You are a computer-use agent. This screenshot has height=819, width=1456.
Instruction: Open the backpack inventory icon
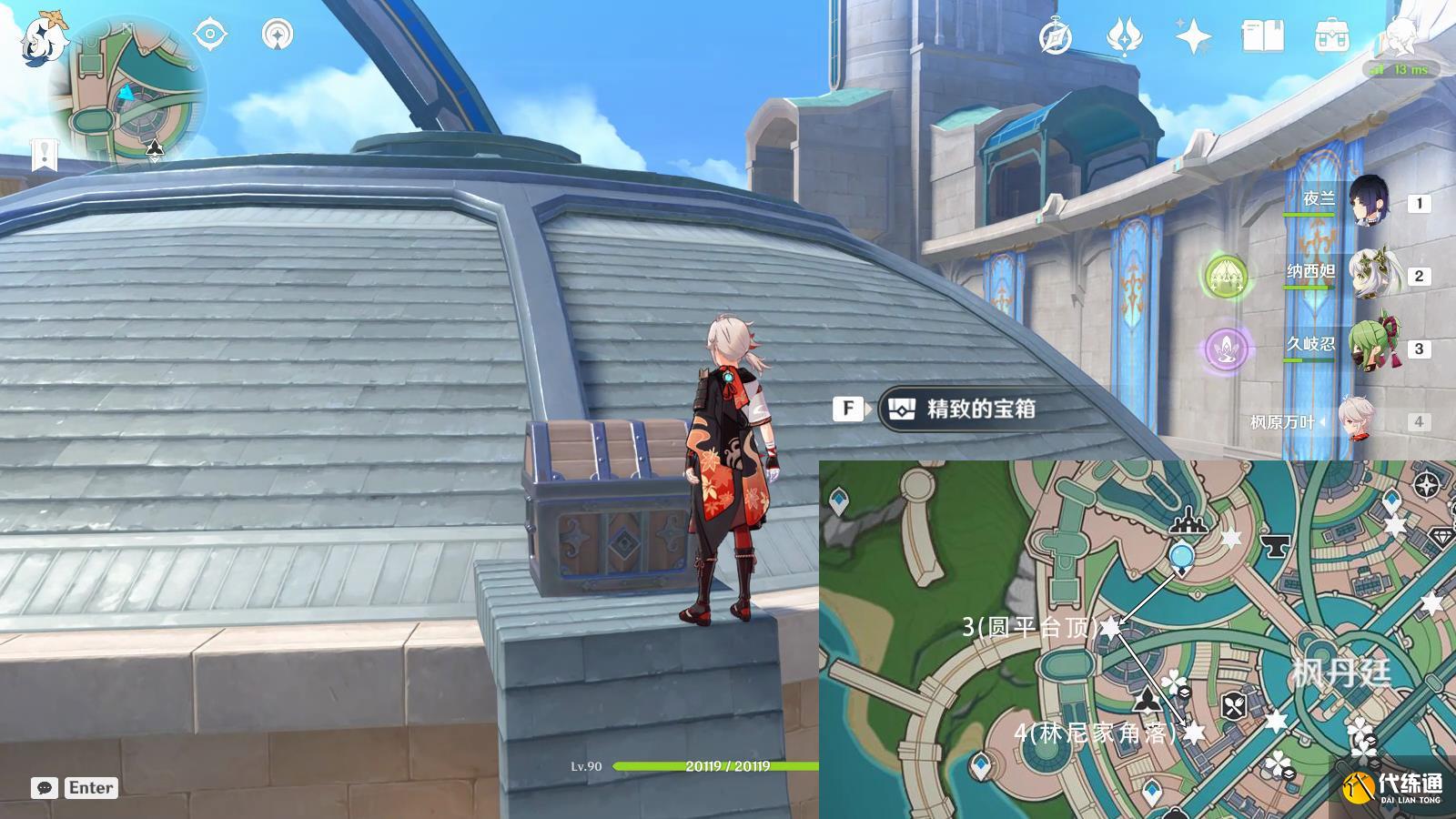coord(1331,37)
